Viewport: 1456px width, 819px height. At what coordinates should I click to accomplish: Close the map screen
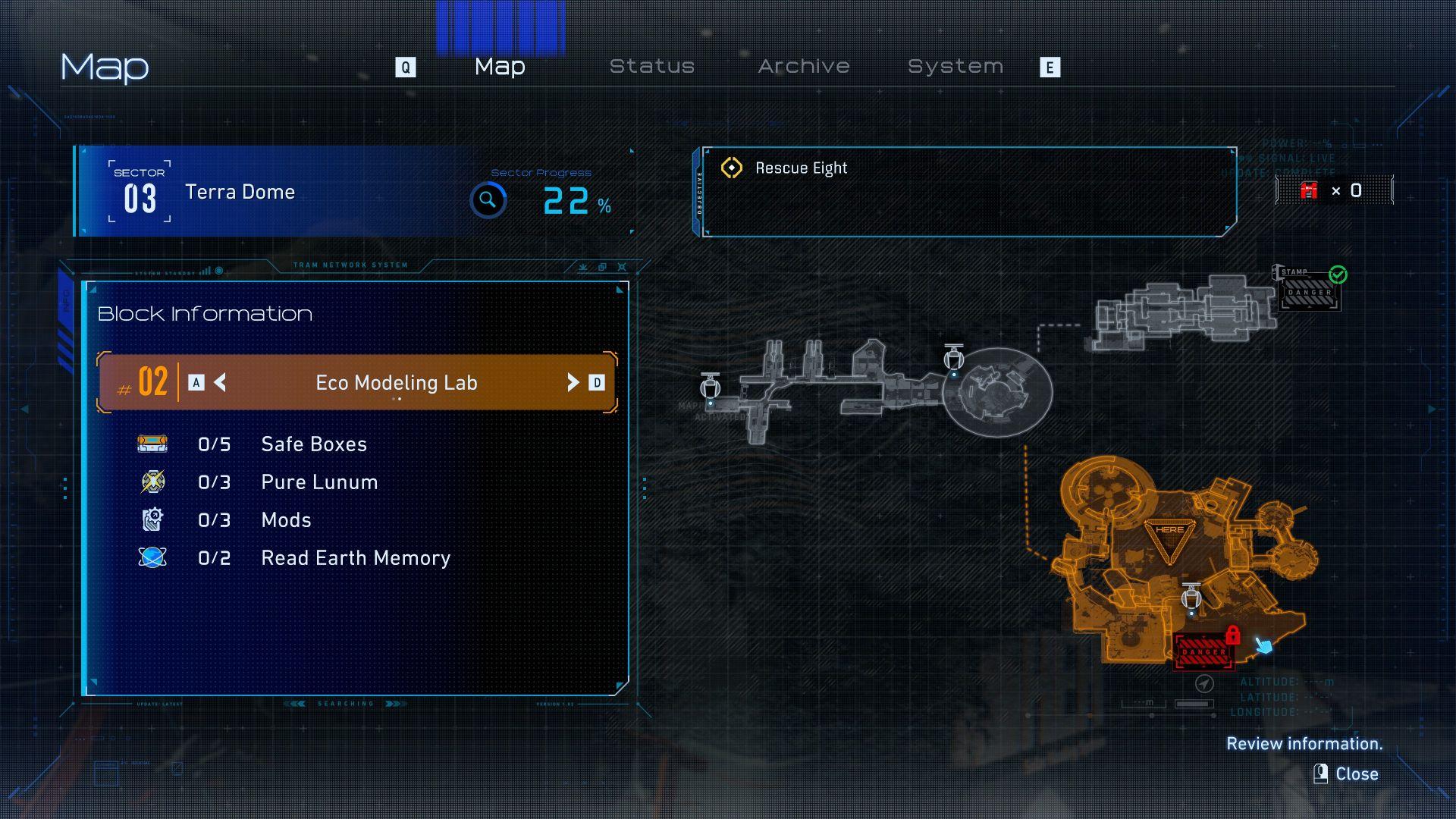pyautogui.click(x=1347, y=773)
